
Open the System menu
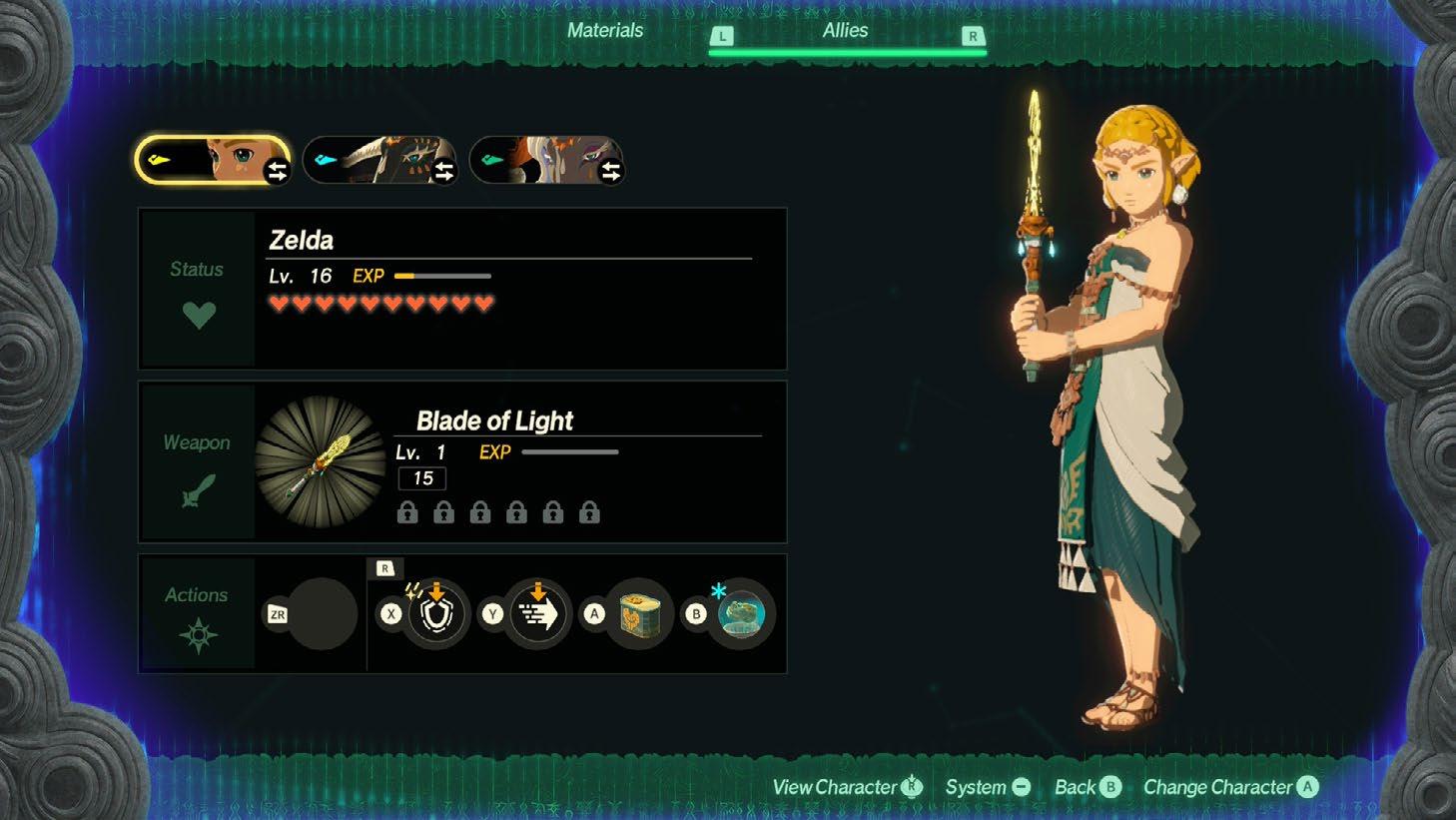tap(987, 787)
